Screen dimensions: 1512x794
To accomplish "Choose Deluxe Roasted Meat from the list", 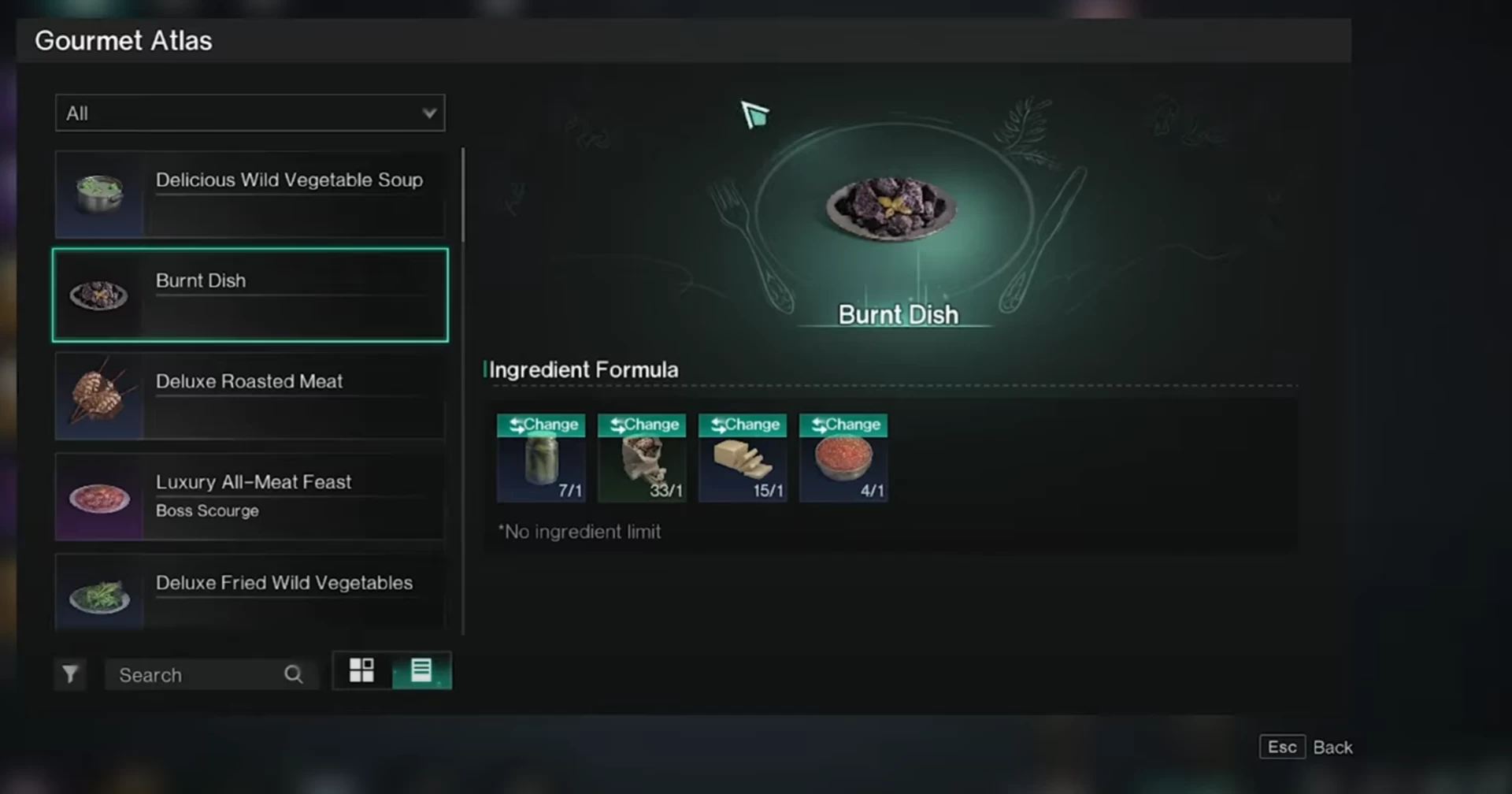I will [x=250, y=395].
